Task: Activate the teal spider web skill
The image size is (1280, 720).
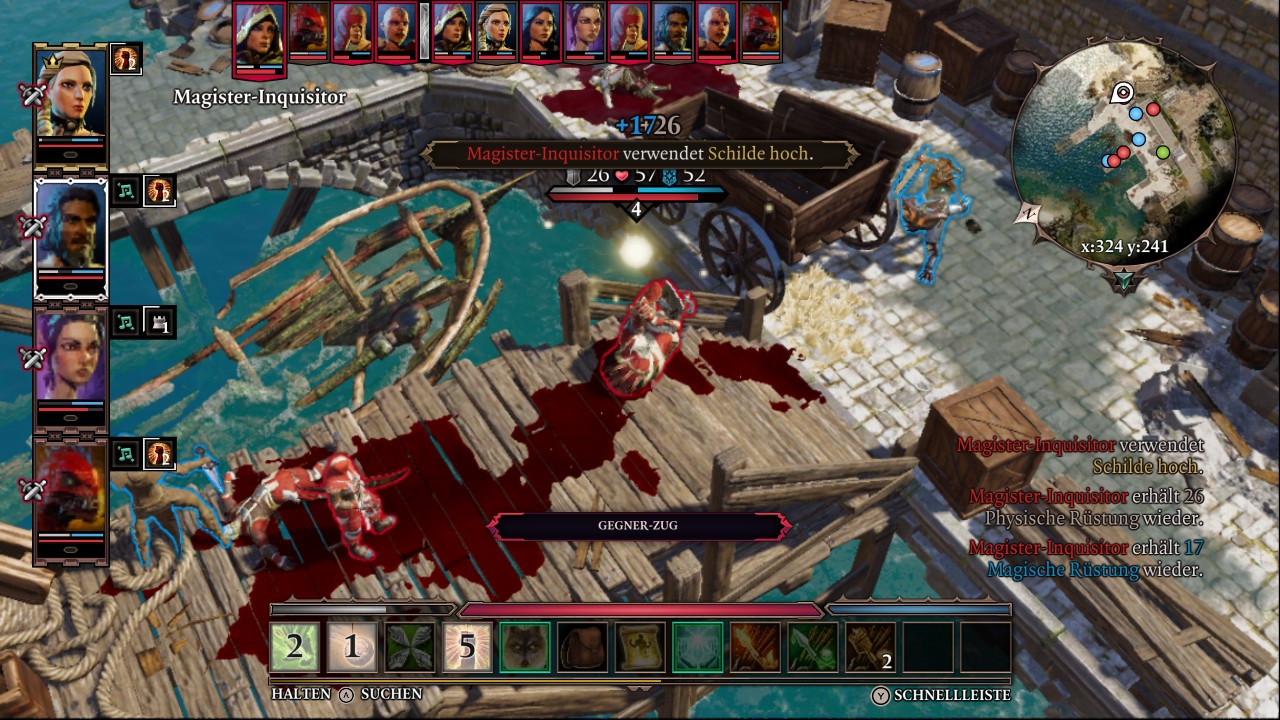Action: pos(698,647)
